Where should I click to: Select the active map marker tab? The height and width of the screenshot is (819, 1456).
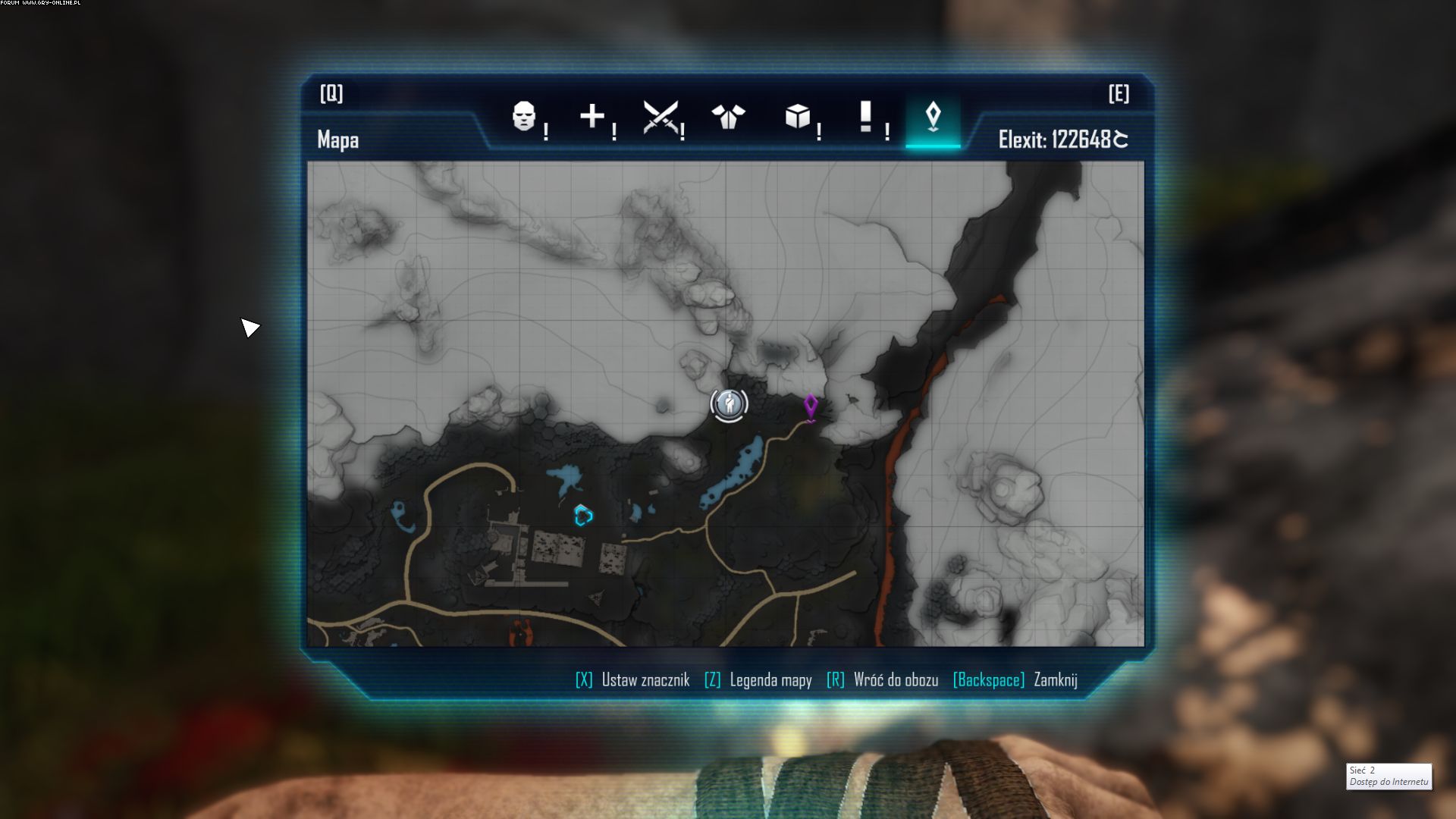pos(933,117)
